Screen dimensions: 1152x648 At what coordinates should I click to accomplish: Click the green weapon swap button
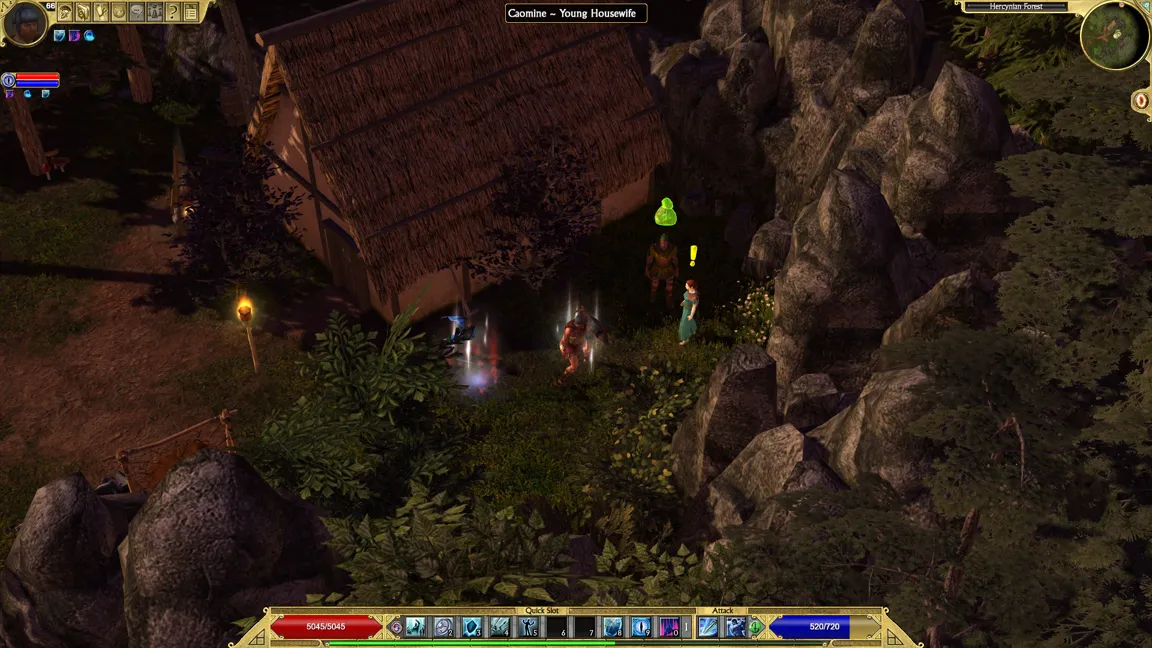coord(756,627)
